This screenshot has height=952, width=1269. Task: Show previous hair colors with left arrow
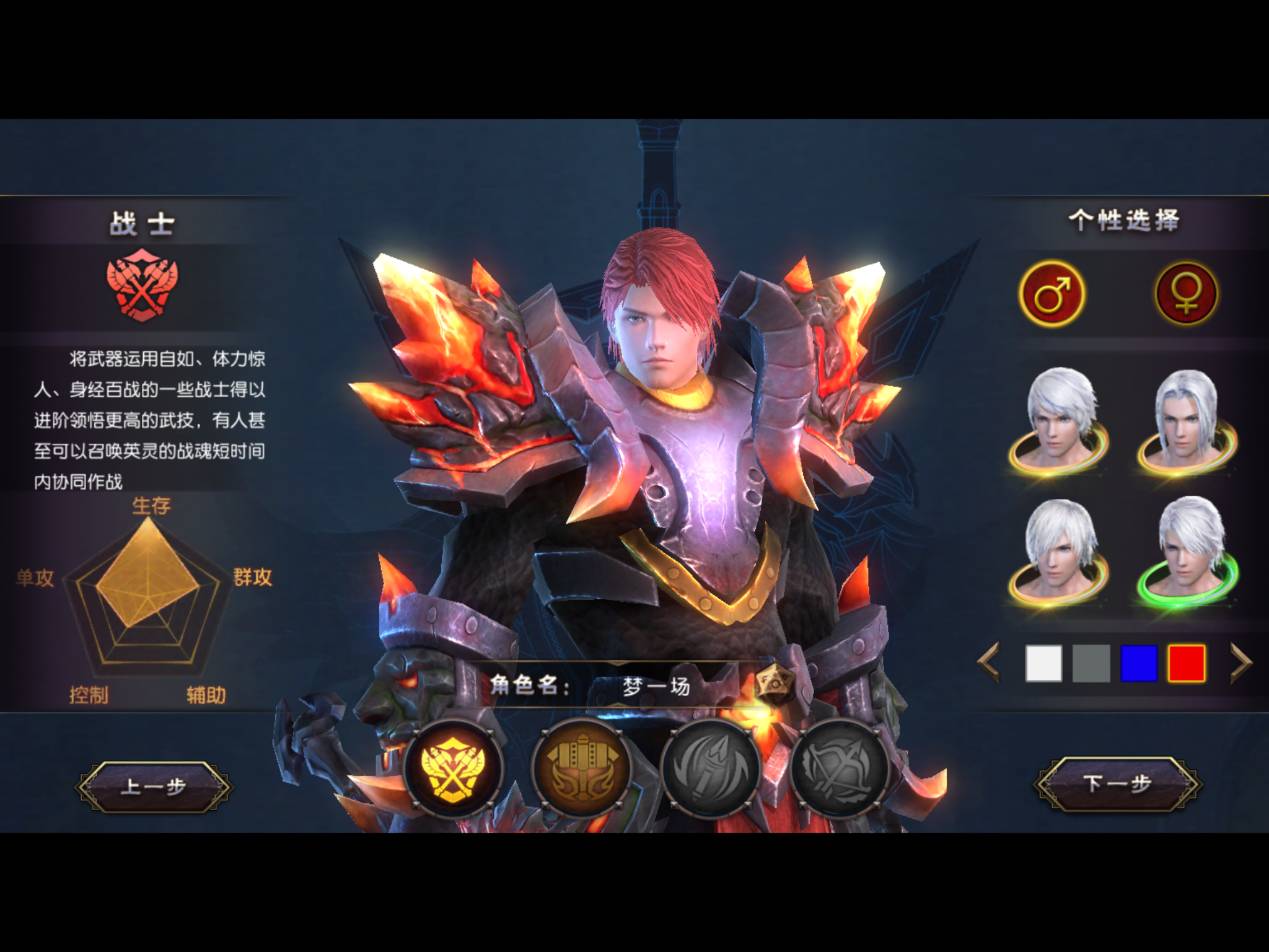point(989,663)
